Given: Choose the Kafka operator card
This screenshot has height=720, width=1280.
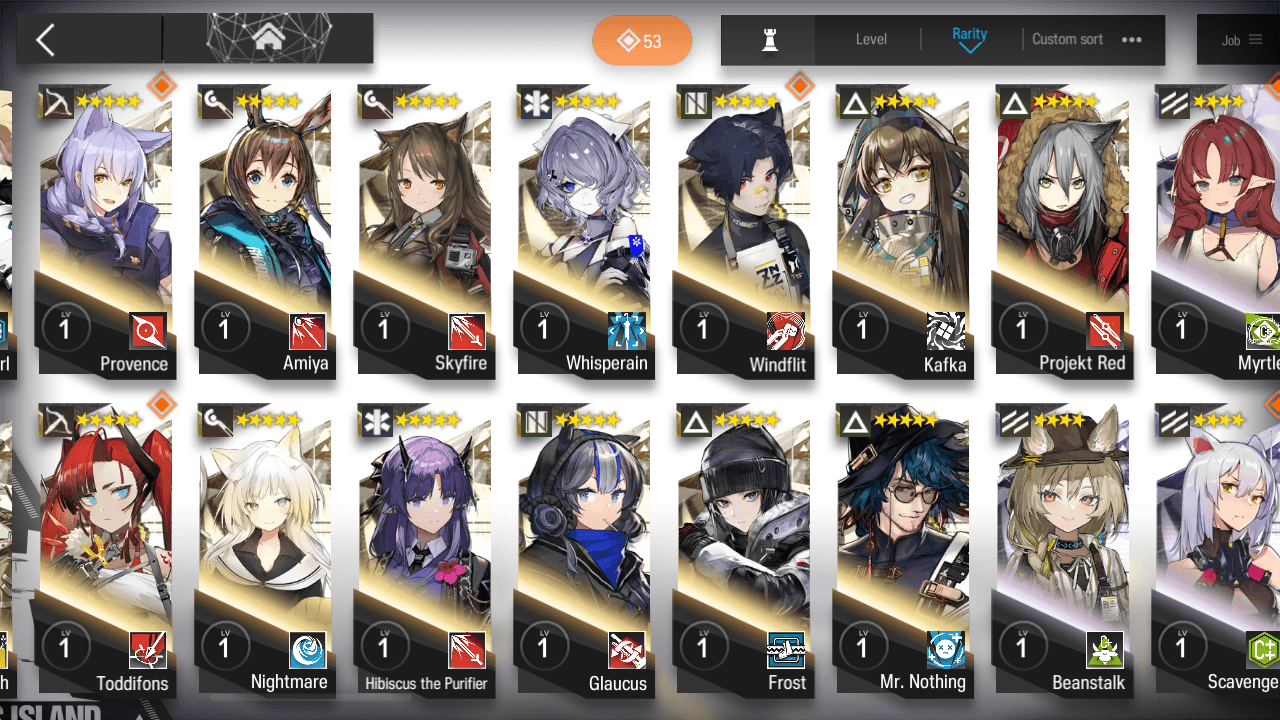Looking at the screenshot, I should (902, 230).
